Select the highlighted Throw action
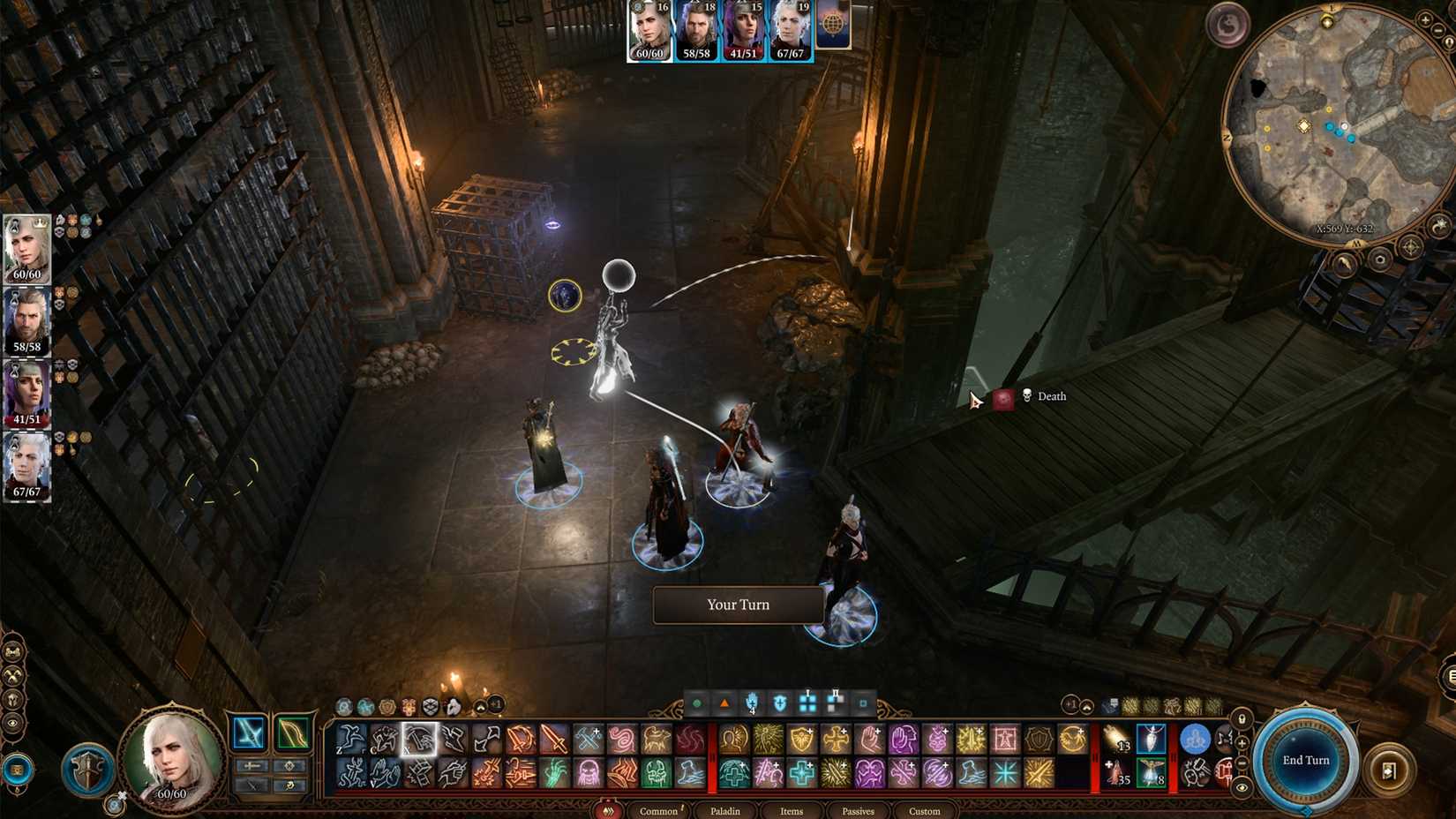 coord(418,739)
